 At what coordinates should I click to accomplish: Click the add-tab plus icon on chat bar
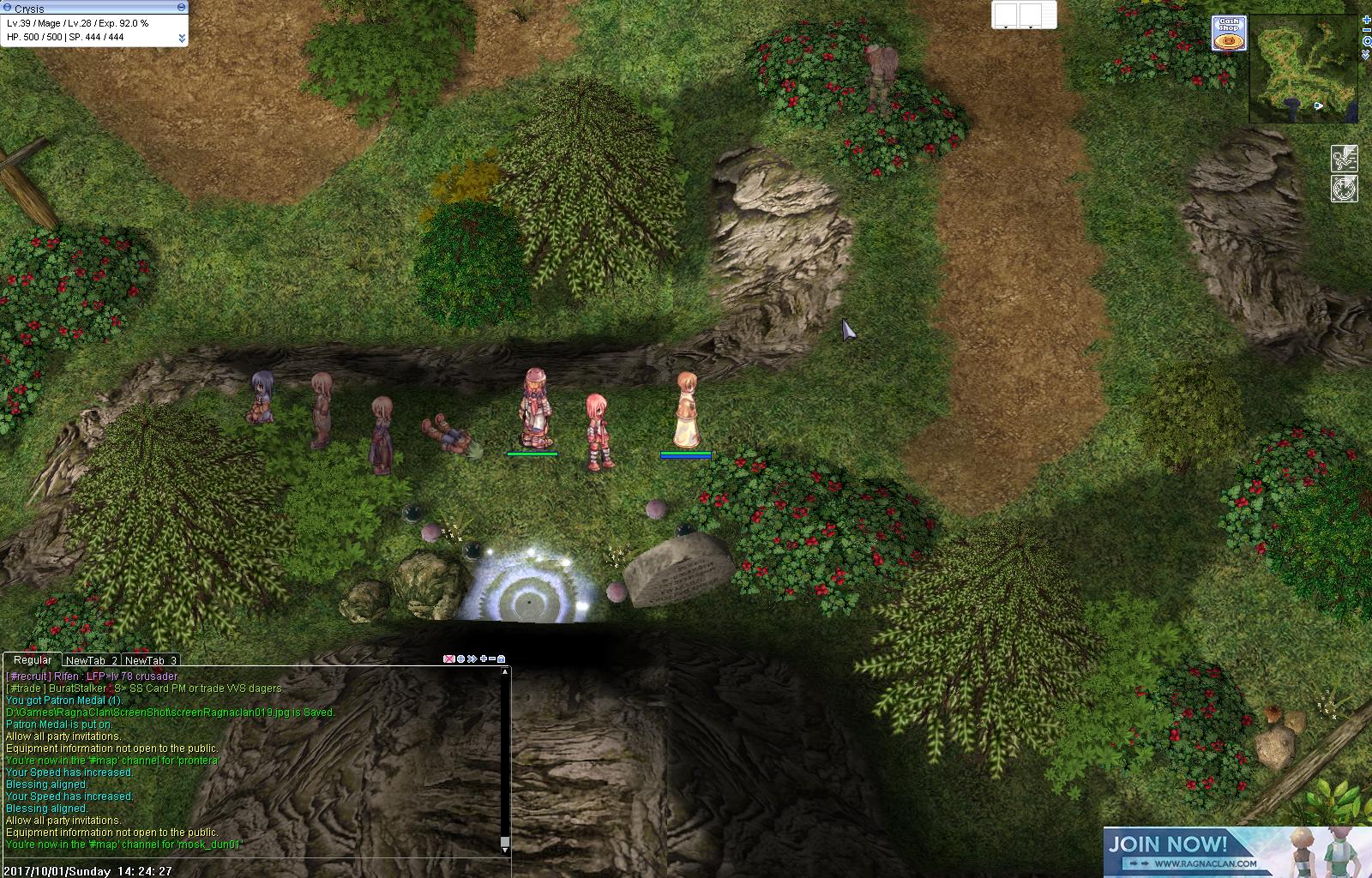[484, 658]
